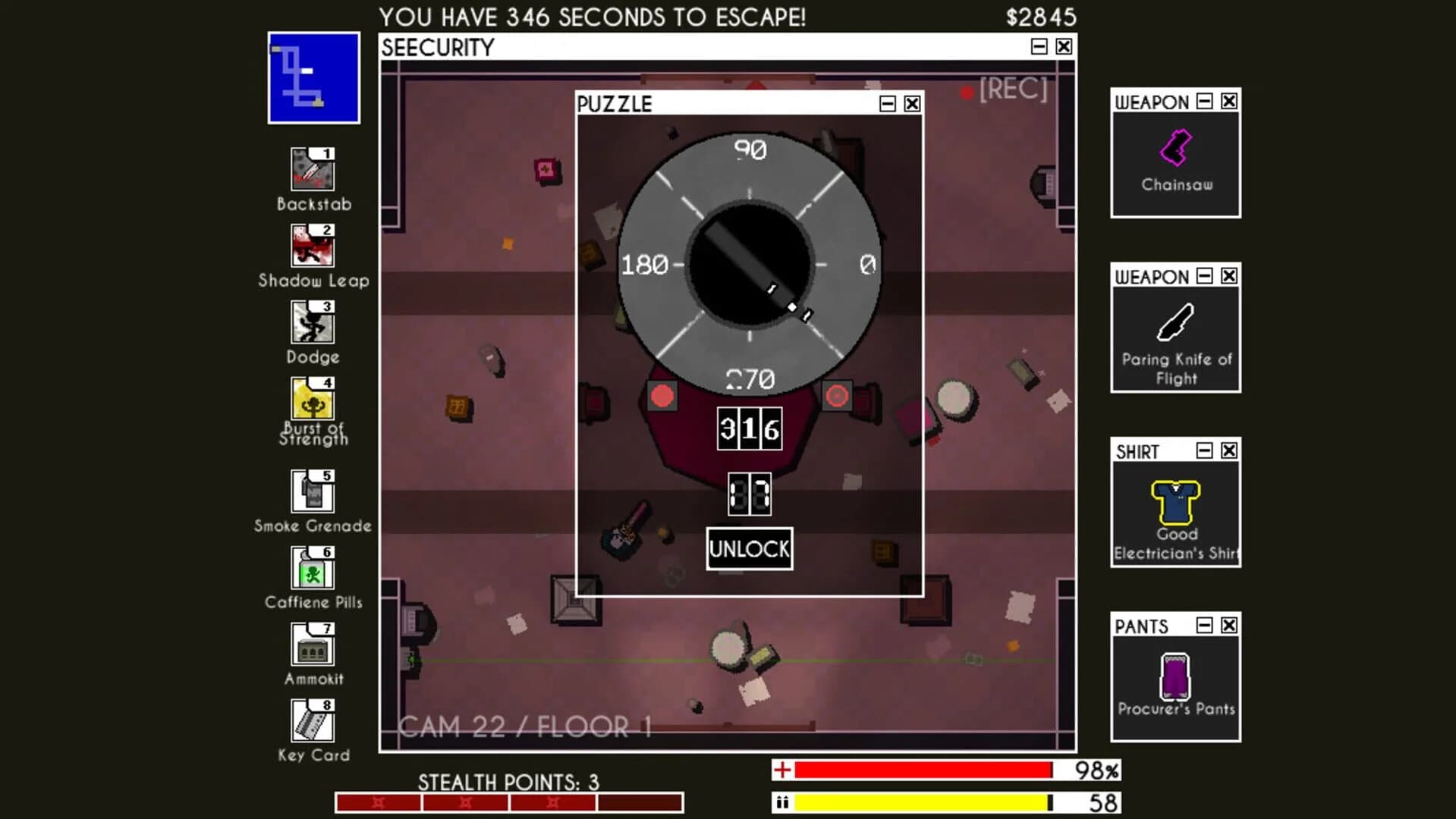Minimize the PANTS panel
Image resolution: width=1456 pixels, height=819 pixels.
tap(1204, 626)
